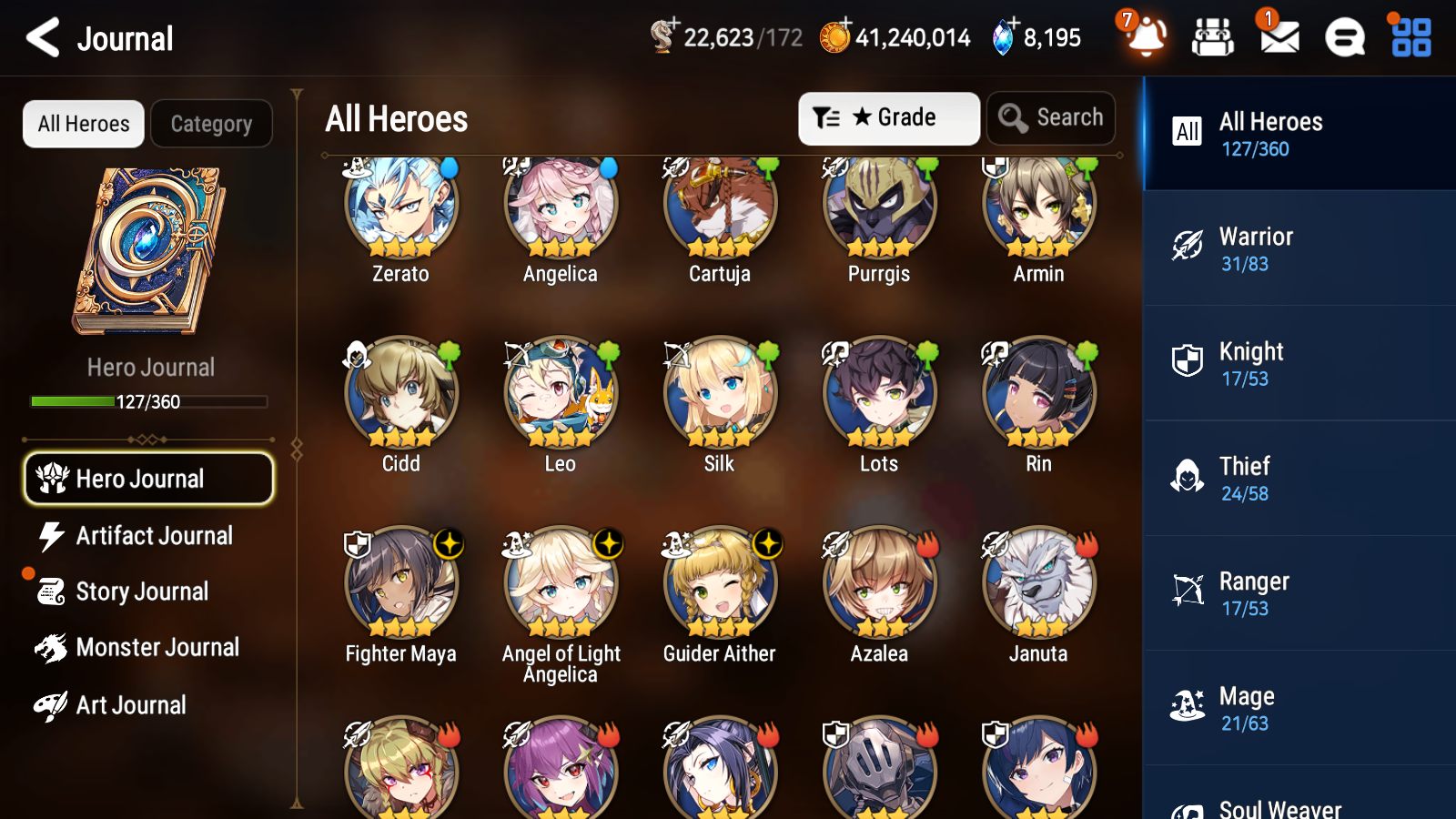Open the Search function in All Heroes
1456x819 pixels.
(x=1051, y=118)
